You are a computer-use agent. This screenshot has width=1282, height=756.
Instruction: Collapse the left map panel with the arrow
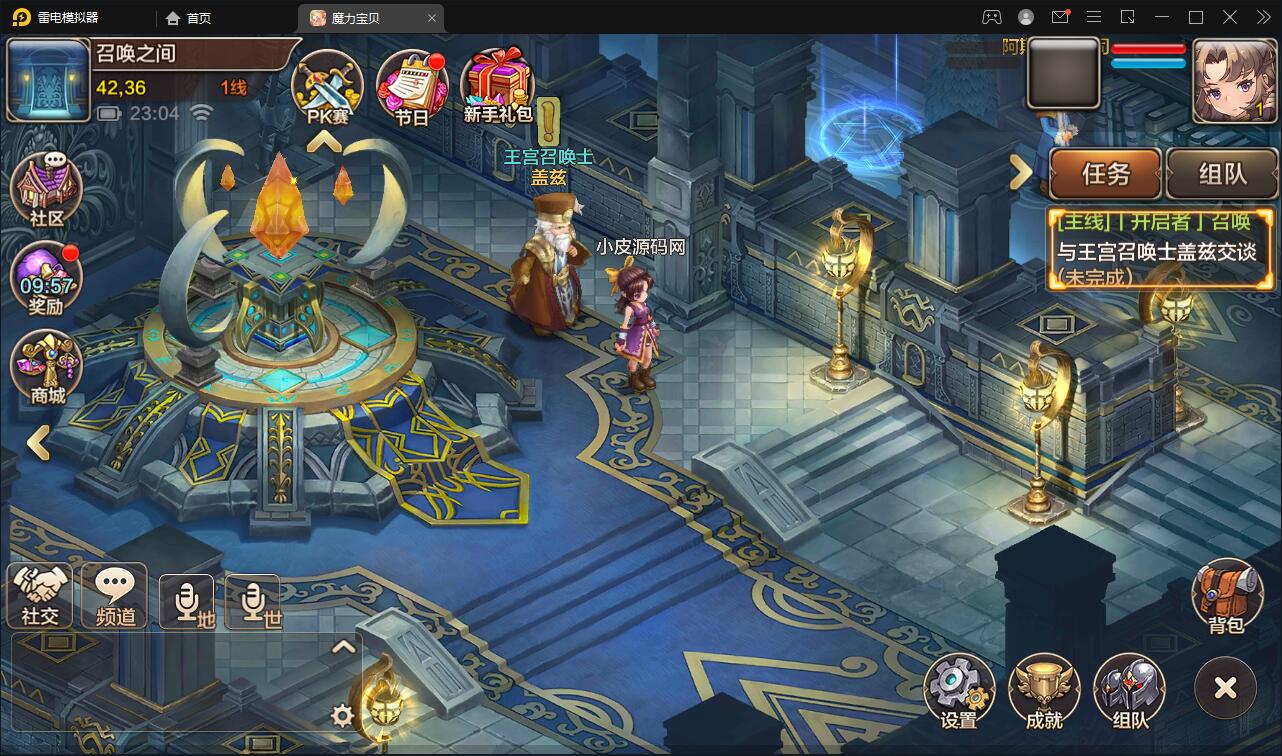[x=38, y=443]
